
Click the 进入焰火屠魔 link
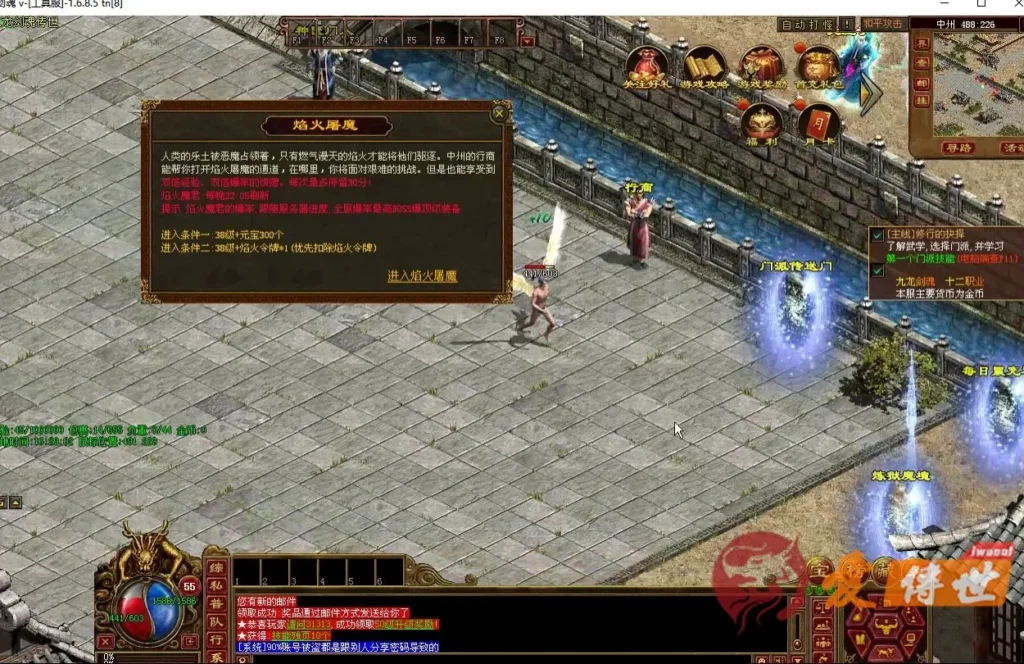(x=422, y=276)
